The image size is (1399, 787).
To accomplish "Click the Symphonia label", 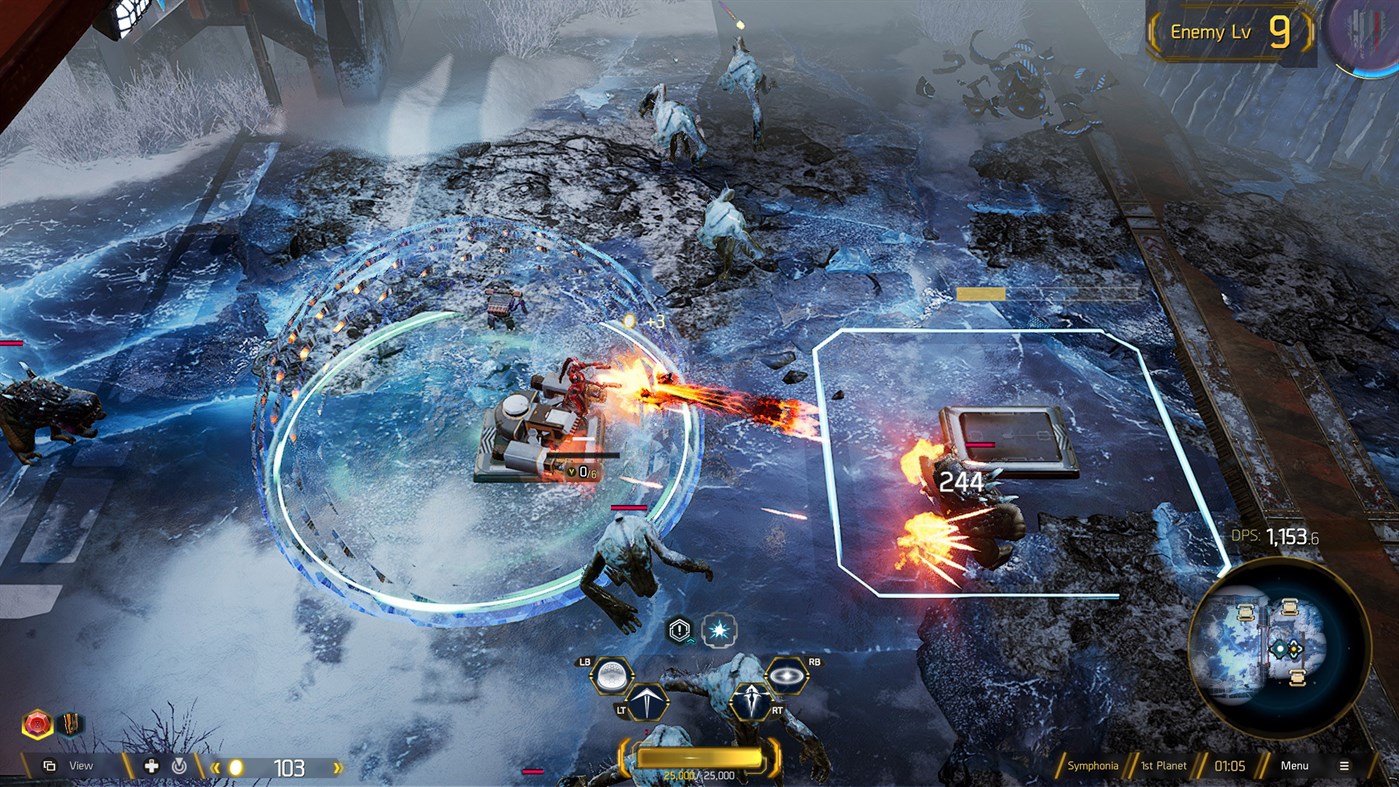I will pos(1094,766).
